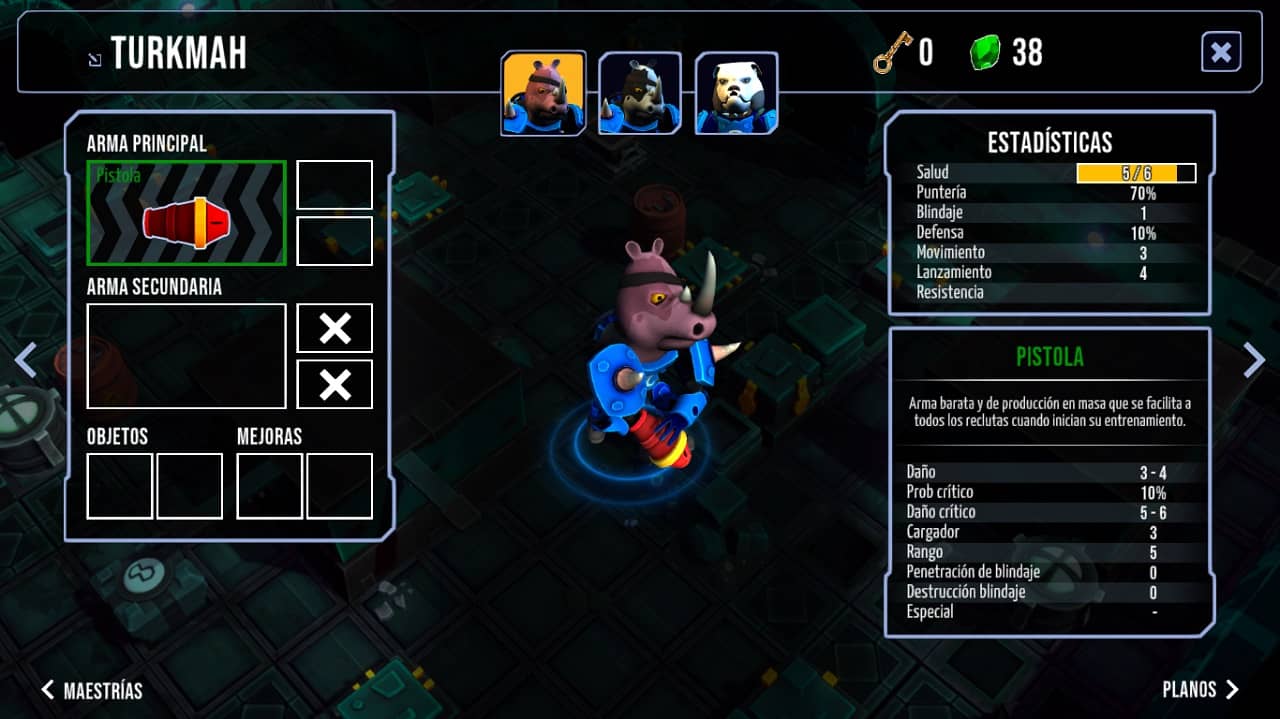Open the Maestrías screen
Viewport: 1280px width, 719px height.
(x=92, y=690)
